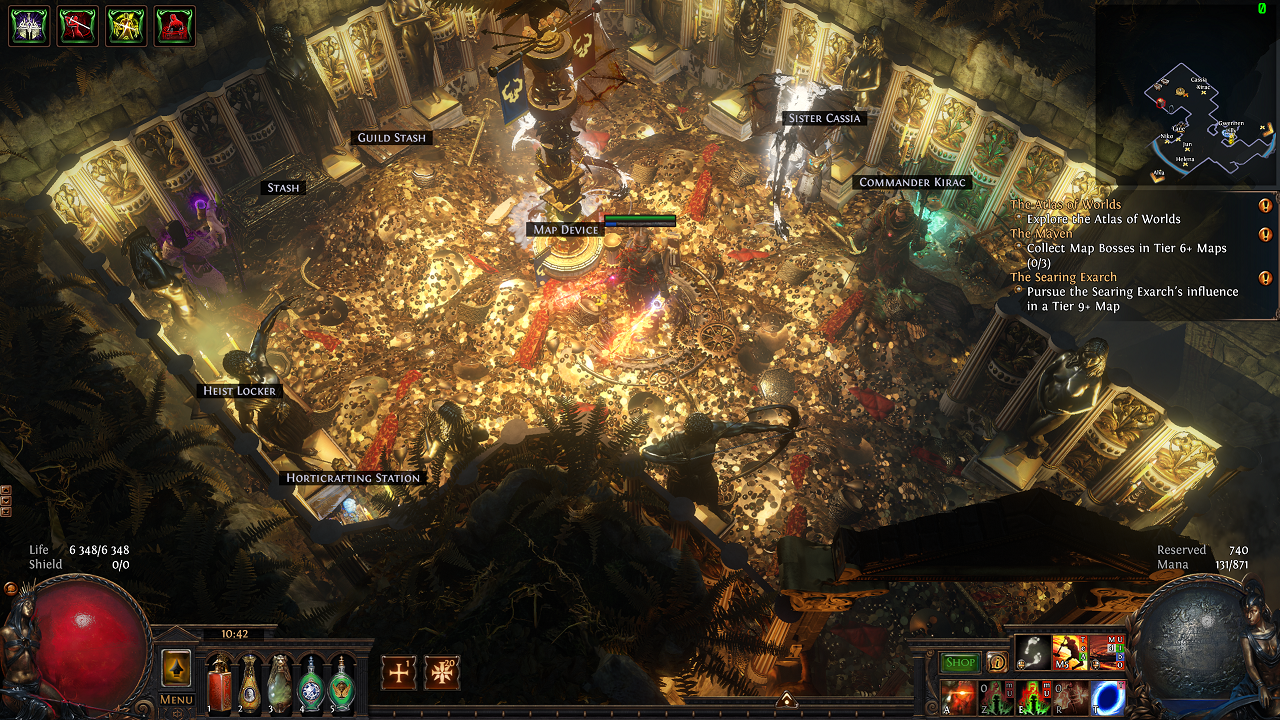
Task: Click The Atlas of Worlds quest alert icon
Action: (1265, 205)
